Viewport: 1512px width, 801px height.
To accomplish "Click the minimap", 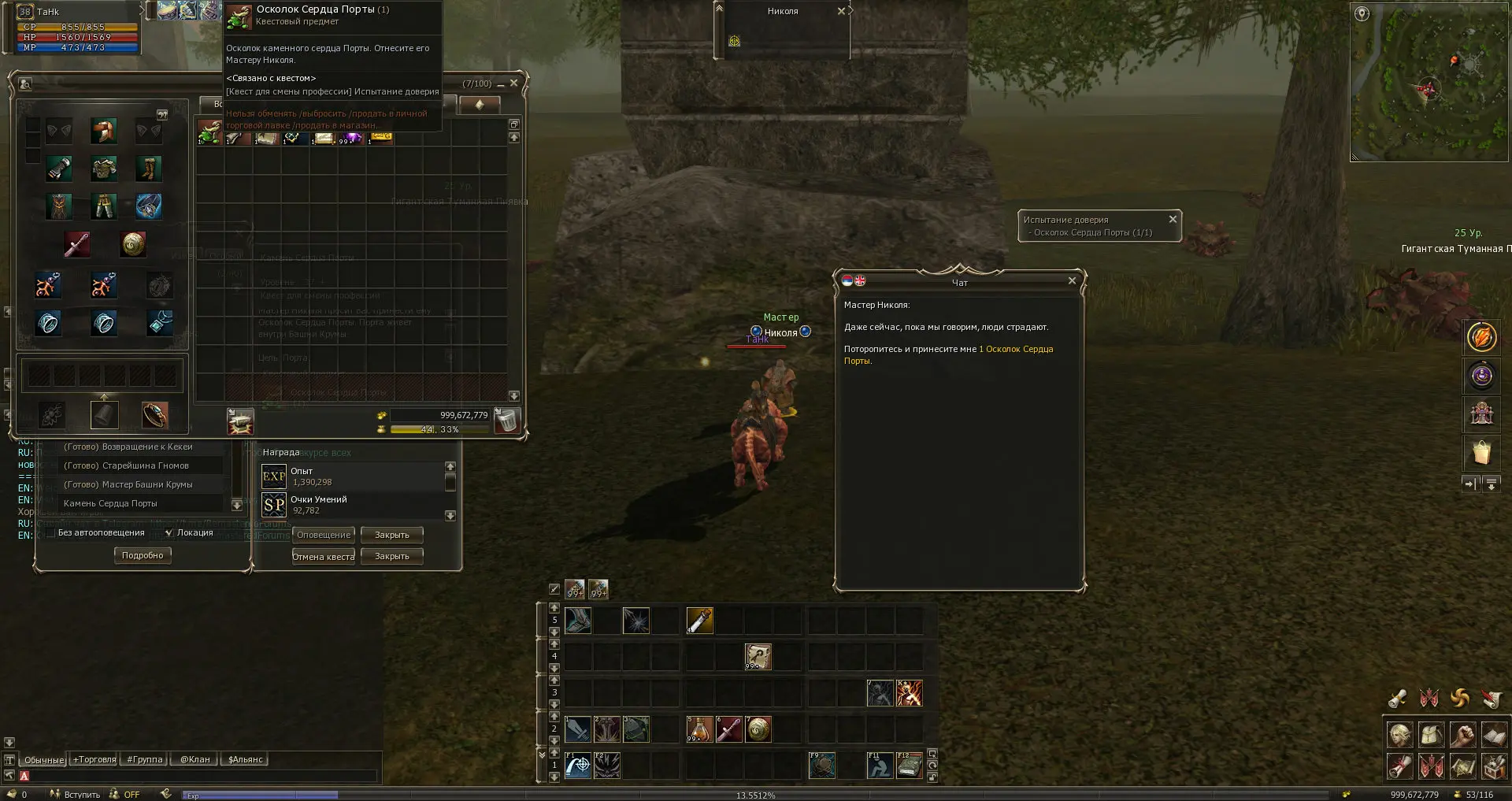I will click(x=1428, y=83).
